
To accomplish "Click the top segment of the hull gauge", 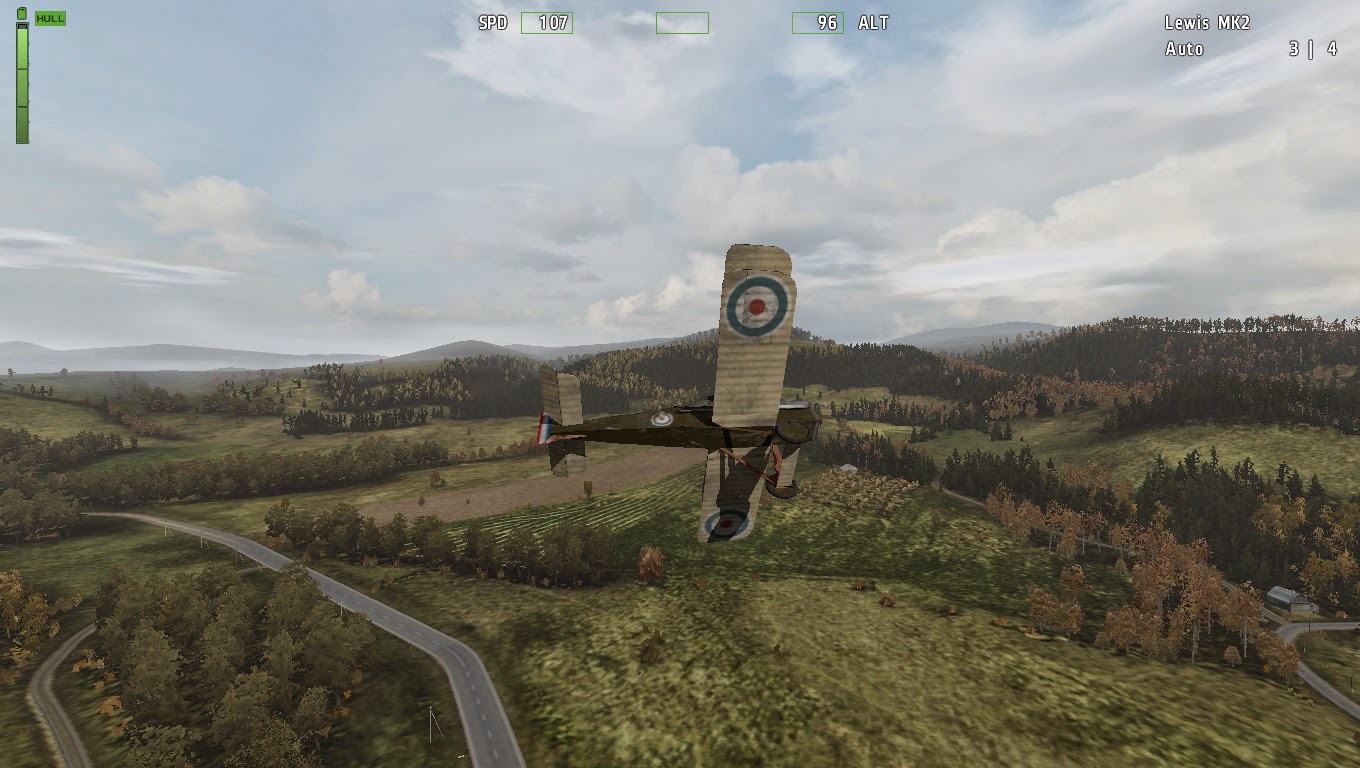I will tap(21, 45).
